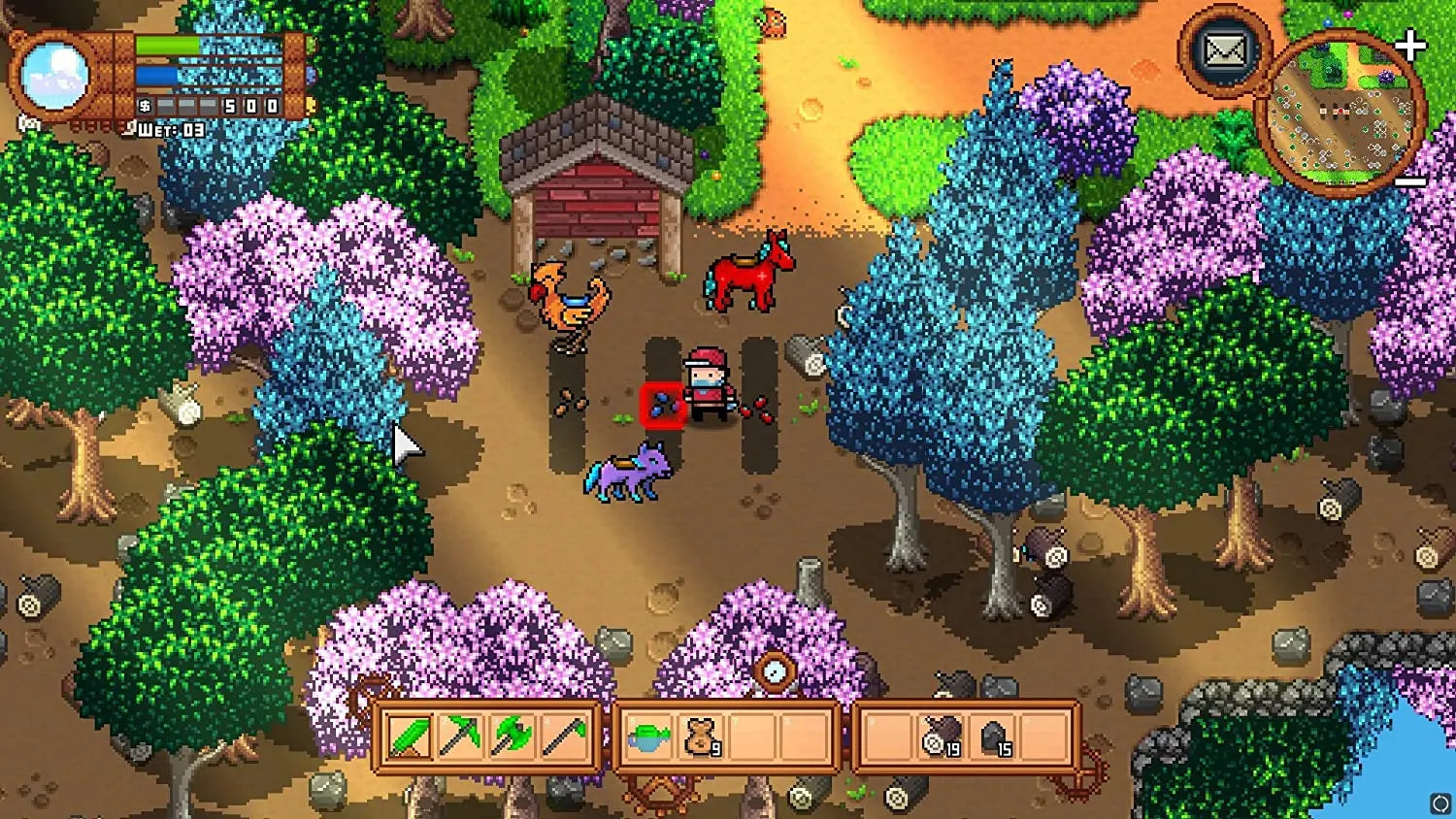Click the Wet: 03 counter label

[x=169, y=127]
